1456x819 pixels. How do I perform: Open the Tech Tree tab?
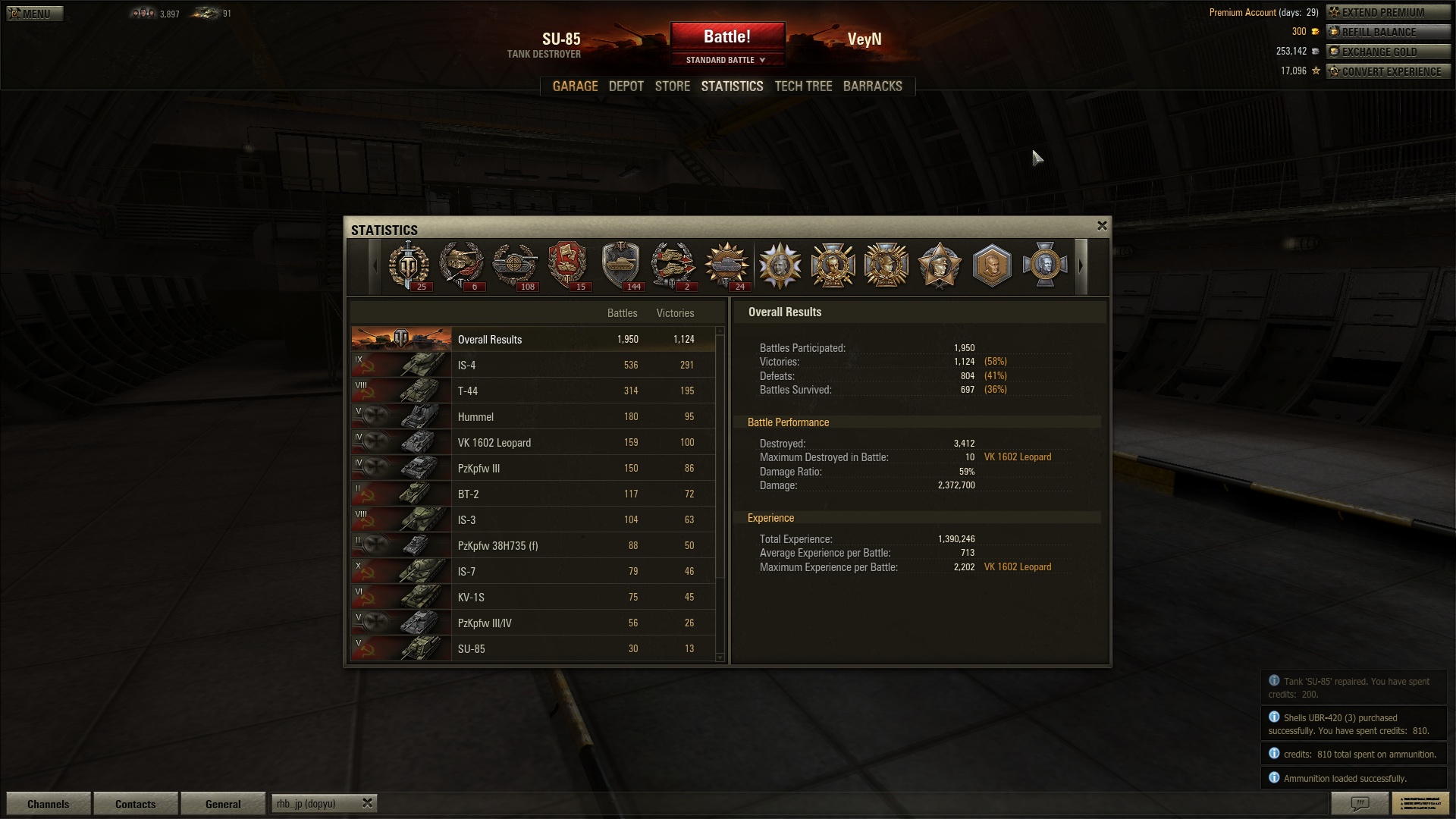[803, 86]
